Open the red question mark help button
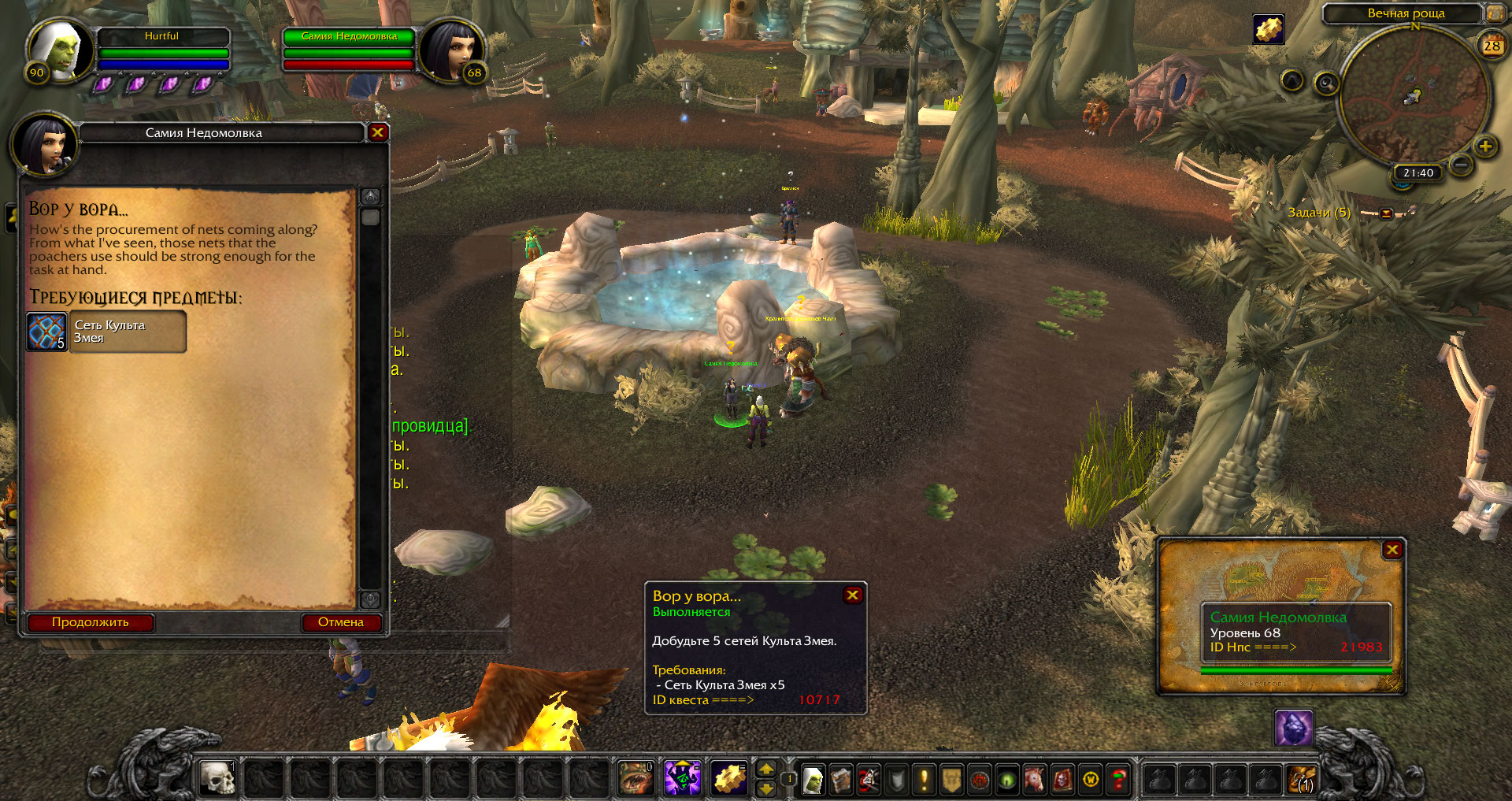This screenshot has width=1512, height=801. (x=1118, y=780)
